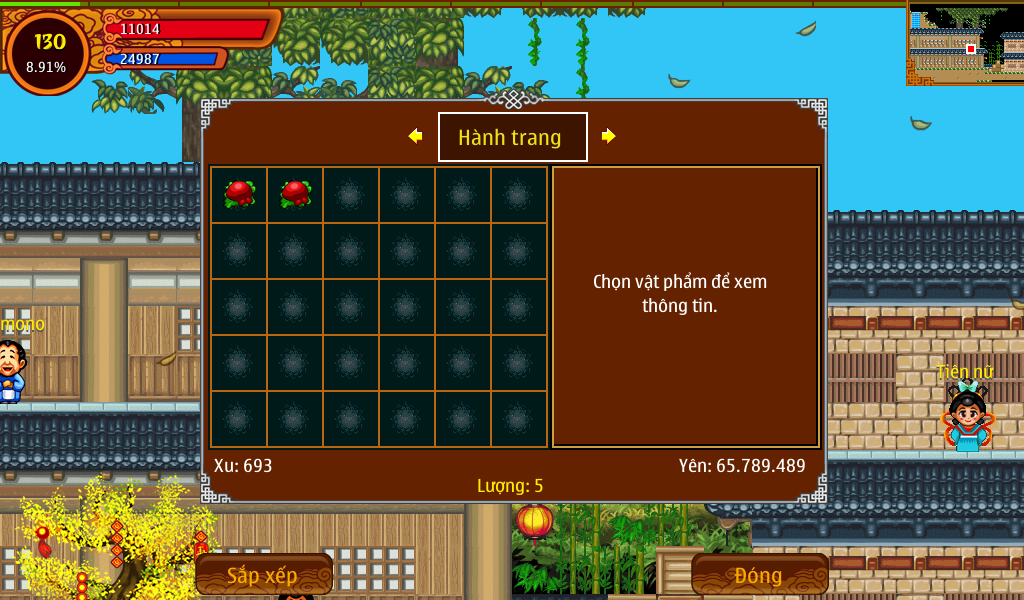
Task: Click the level 130 character badge
Action: pyautogui.click(x=47, y=52)
